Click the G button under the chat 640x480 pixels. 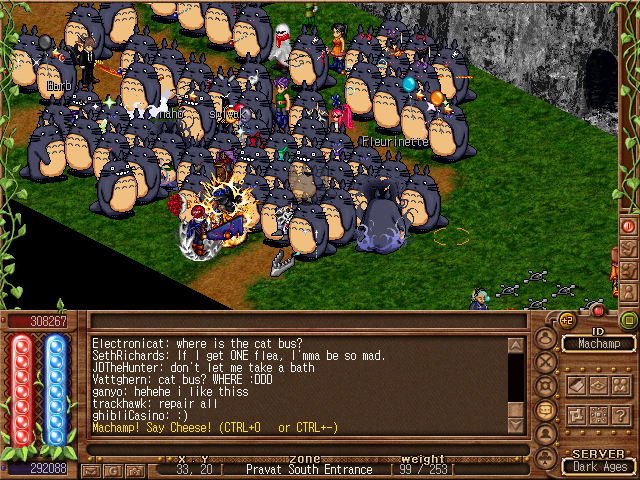tap(111, 469)
